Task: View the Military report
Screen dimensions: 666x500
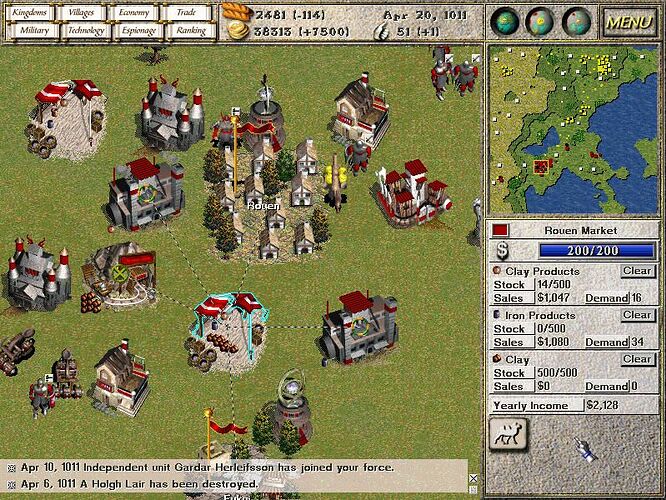Action: click(x=31, y=30)
